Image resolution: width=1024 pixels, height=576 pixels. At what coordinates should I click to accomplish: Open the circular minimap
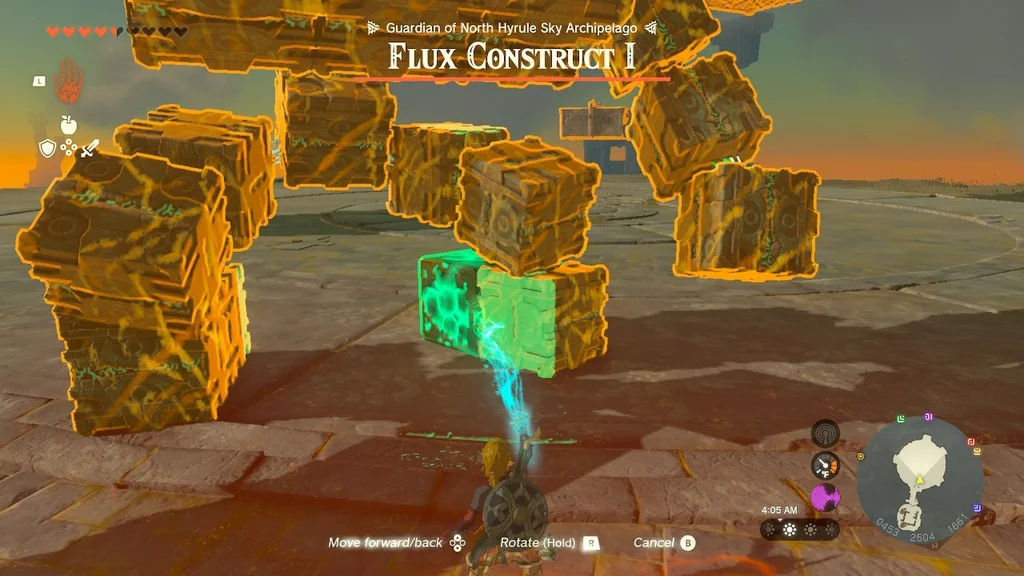click(x=918, y=481)
